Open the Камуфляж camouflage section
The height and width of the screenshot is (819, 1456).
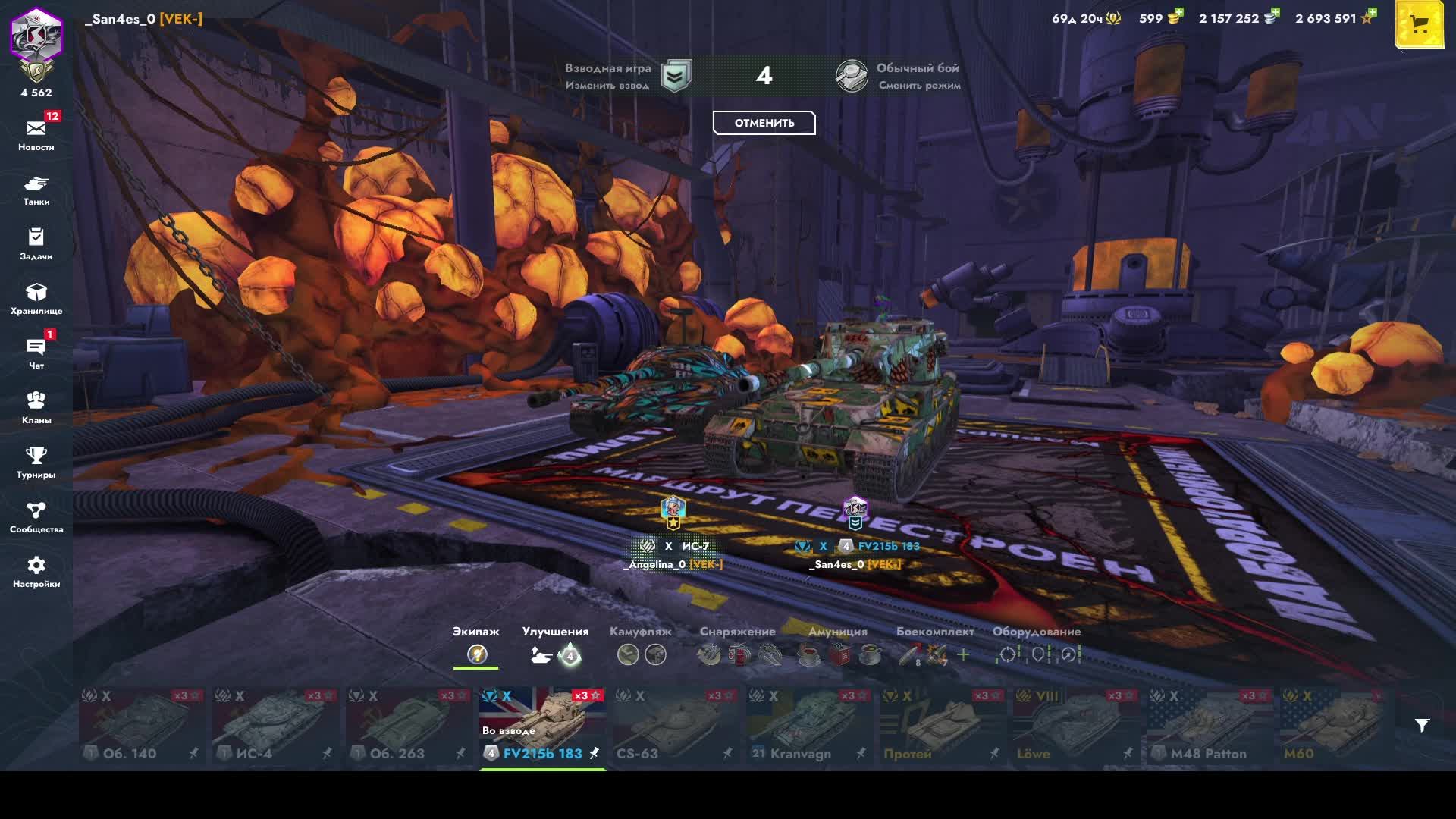[641, 645]
